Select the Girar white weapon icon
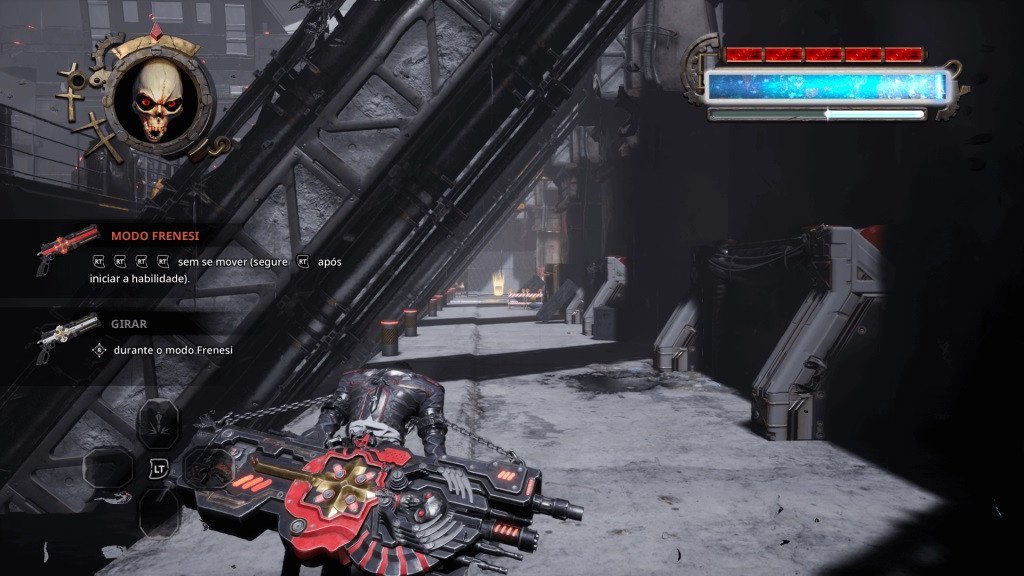Image resolution: width=1024 pixels, height=576 pixels. point(67,335)
